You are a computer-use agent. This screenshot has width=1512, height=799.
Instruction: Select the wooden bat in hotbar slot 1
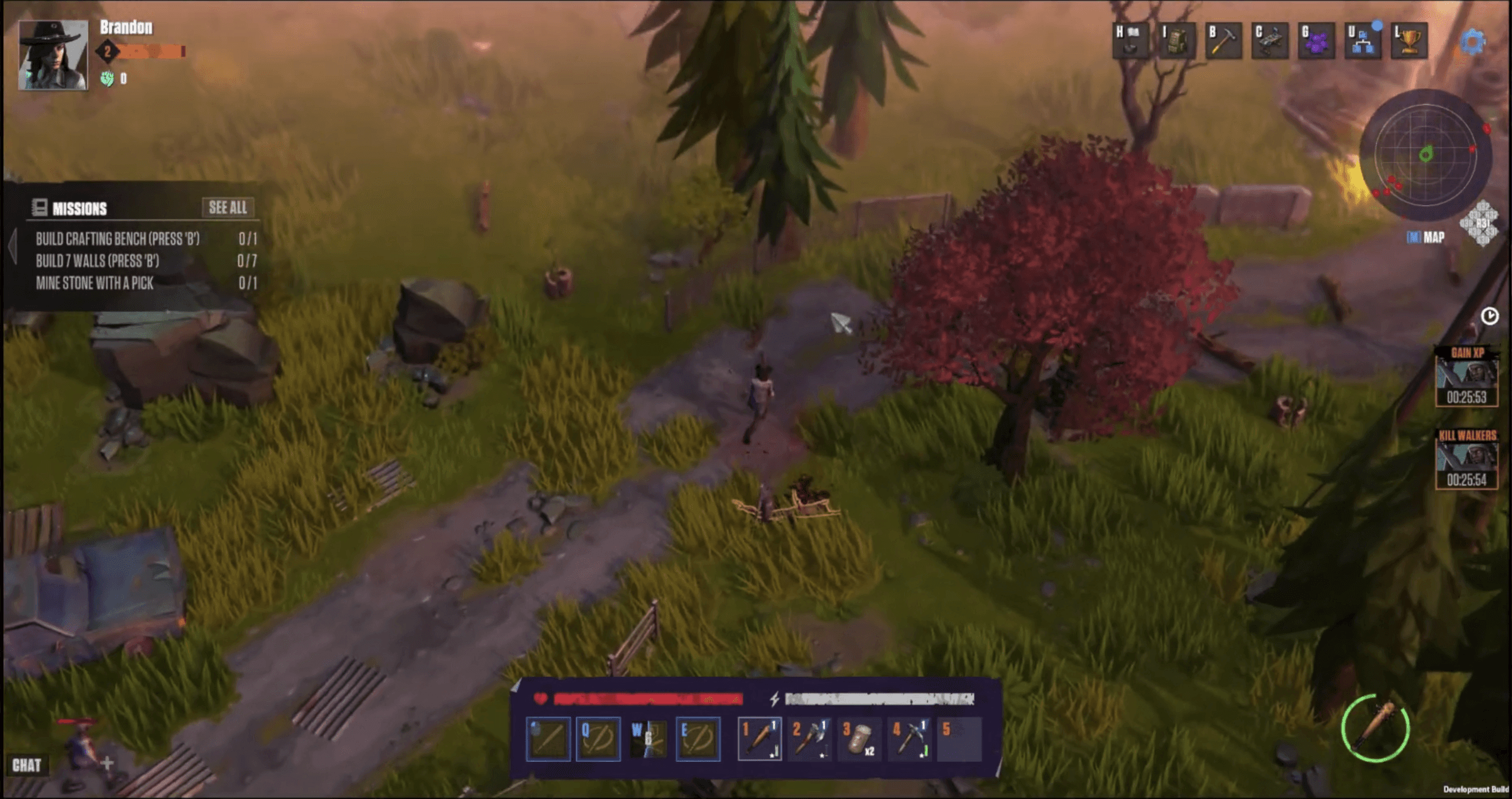coord(759,738)
